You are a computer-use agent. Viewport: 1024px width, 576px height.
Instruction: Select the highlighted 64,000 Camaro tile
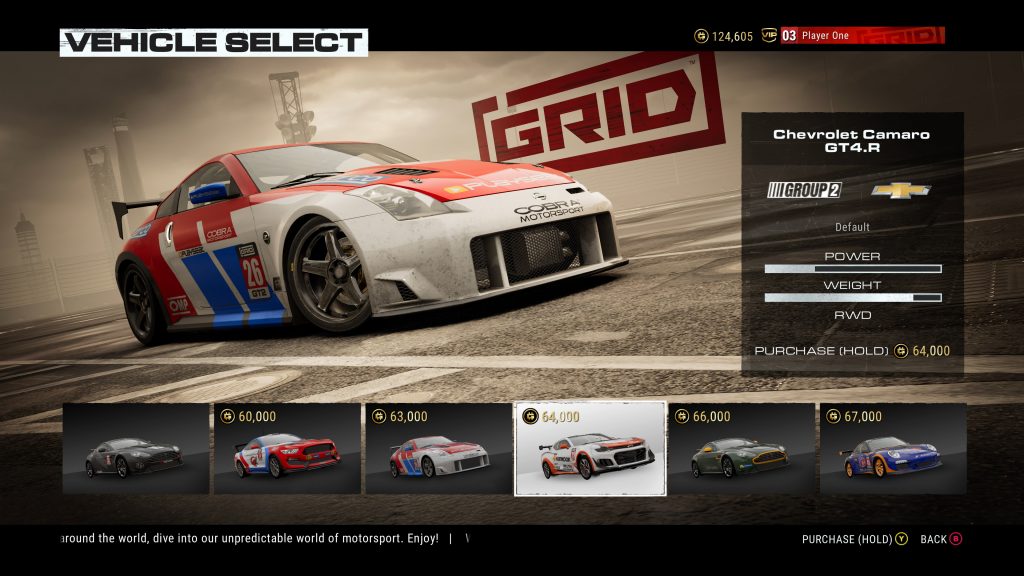(x=590, y=449)
